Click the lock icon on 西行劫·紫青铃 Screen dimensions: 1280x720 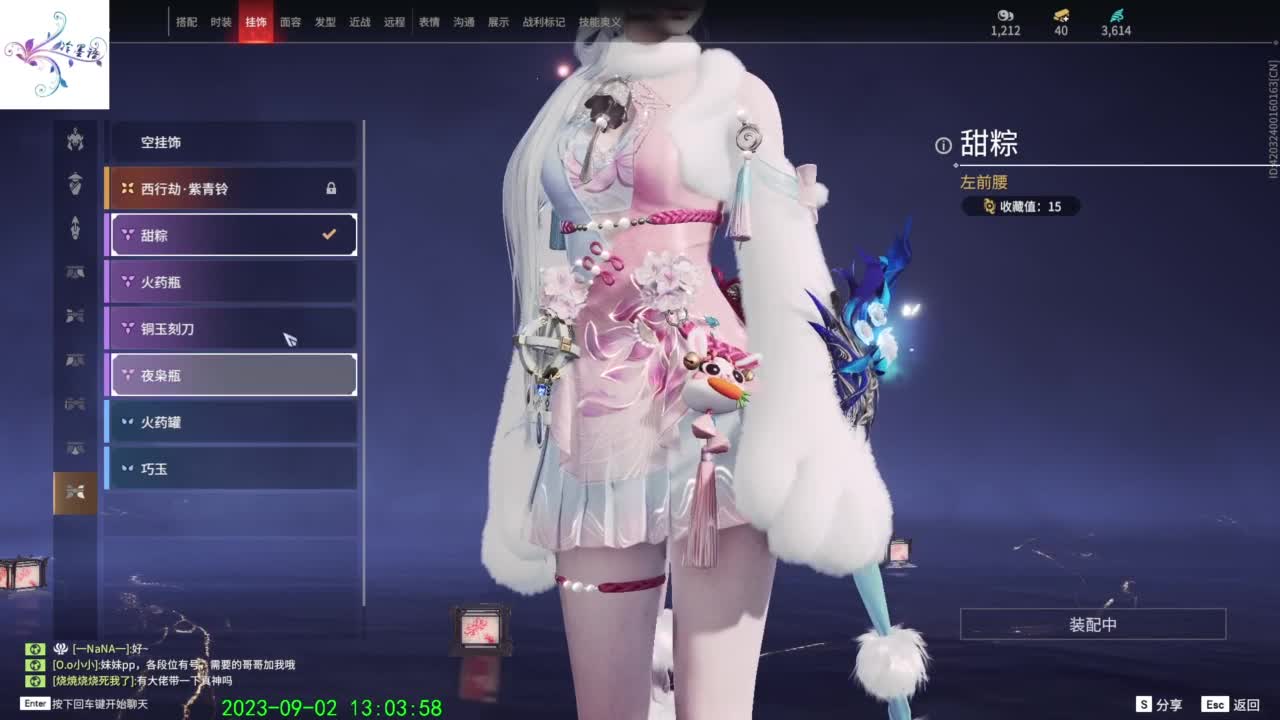[330, 188]
